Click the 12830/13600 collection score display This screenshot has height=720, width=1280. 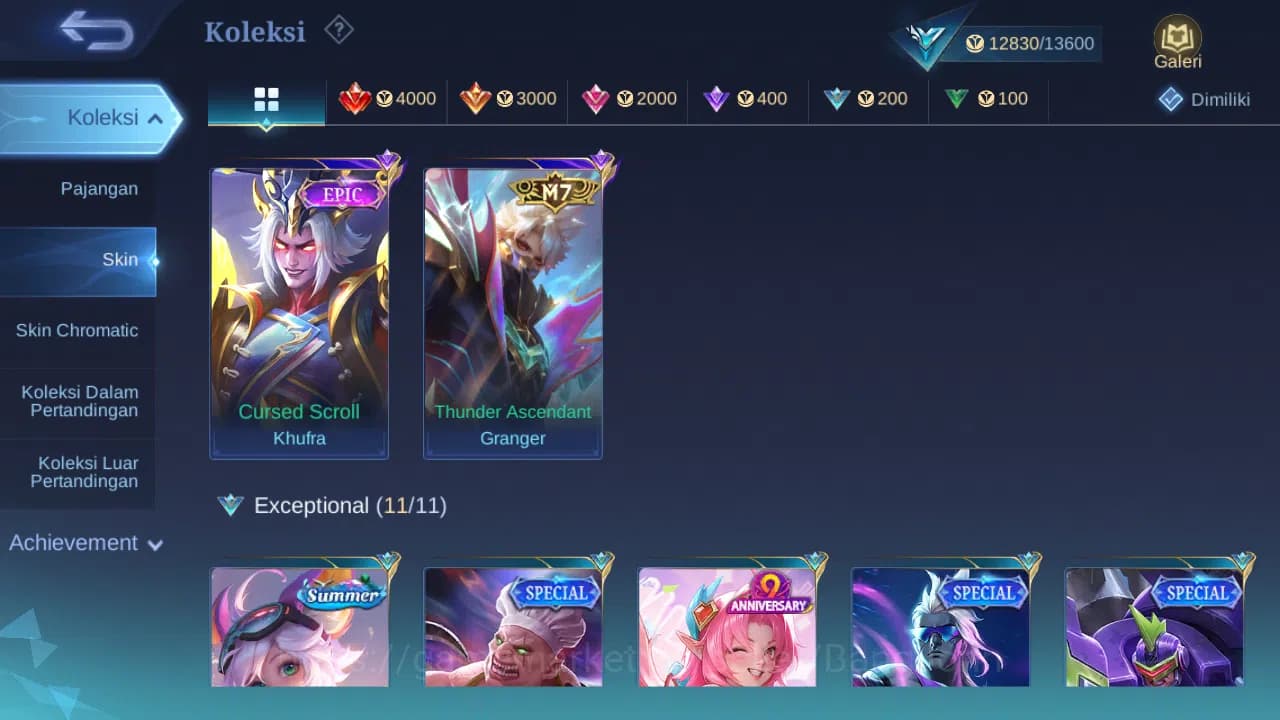coord(1033,43)
